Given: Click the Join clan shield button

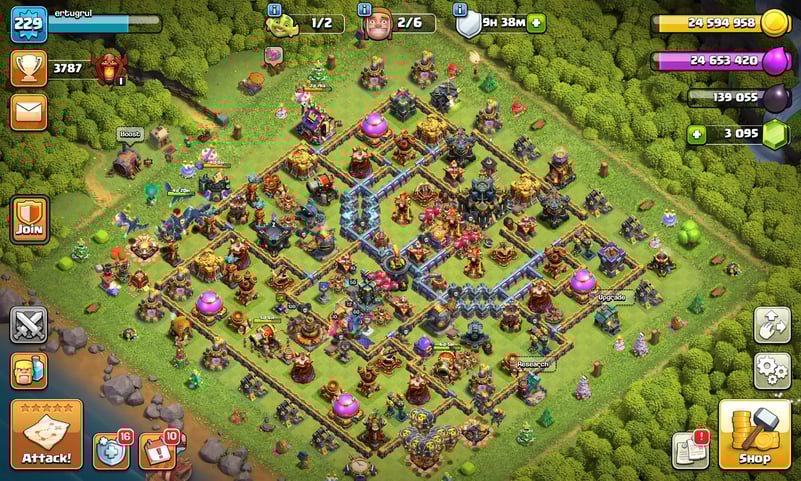Looking at the screenshot, I should [x=30, y=218].
